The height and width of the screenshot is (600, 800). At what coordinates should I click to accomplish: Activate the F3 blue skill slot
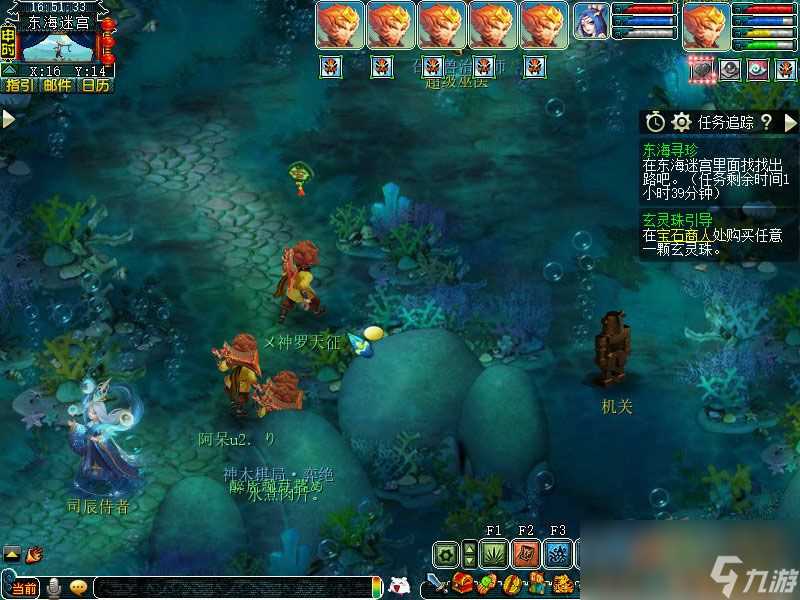pyautogui.click(x=558, y=553)
